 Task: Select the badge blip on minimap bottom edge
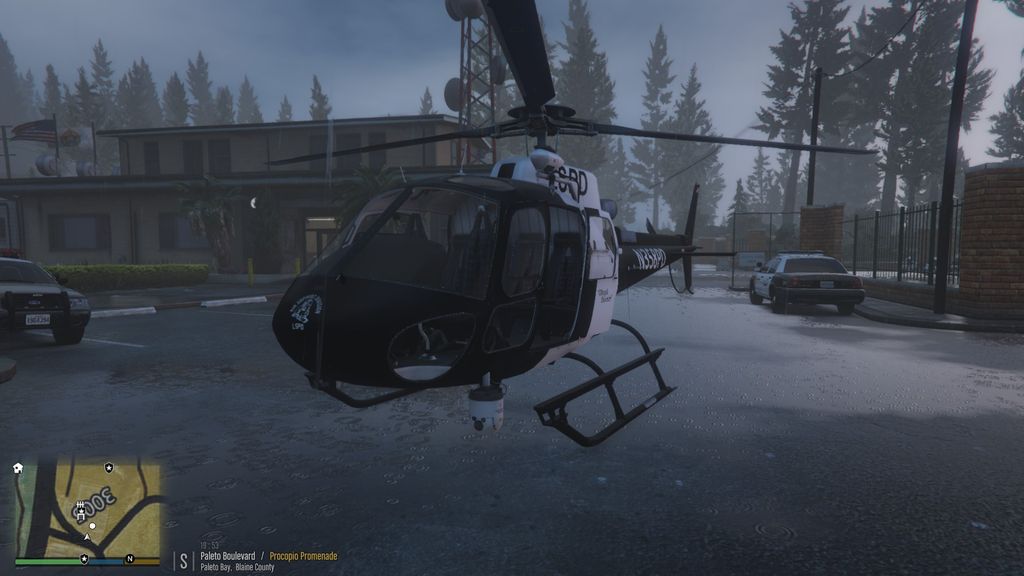(84, 558)
